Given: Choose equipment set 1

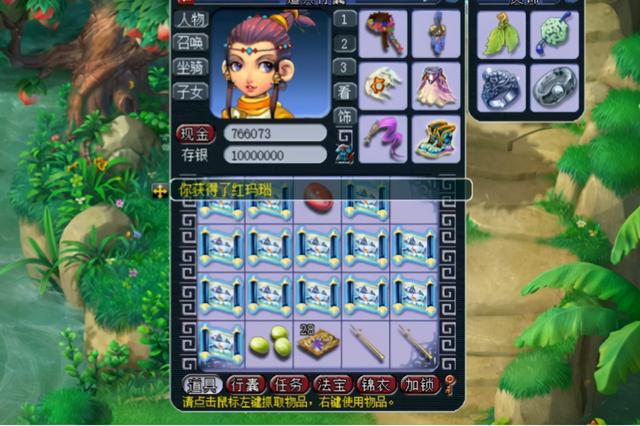Looking at the screenshot, I should click(344, 19).
